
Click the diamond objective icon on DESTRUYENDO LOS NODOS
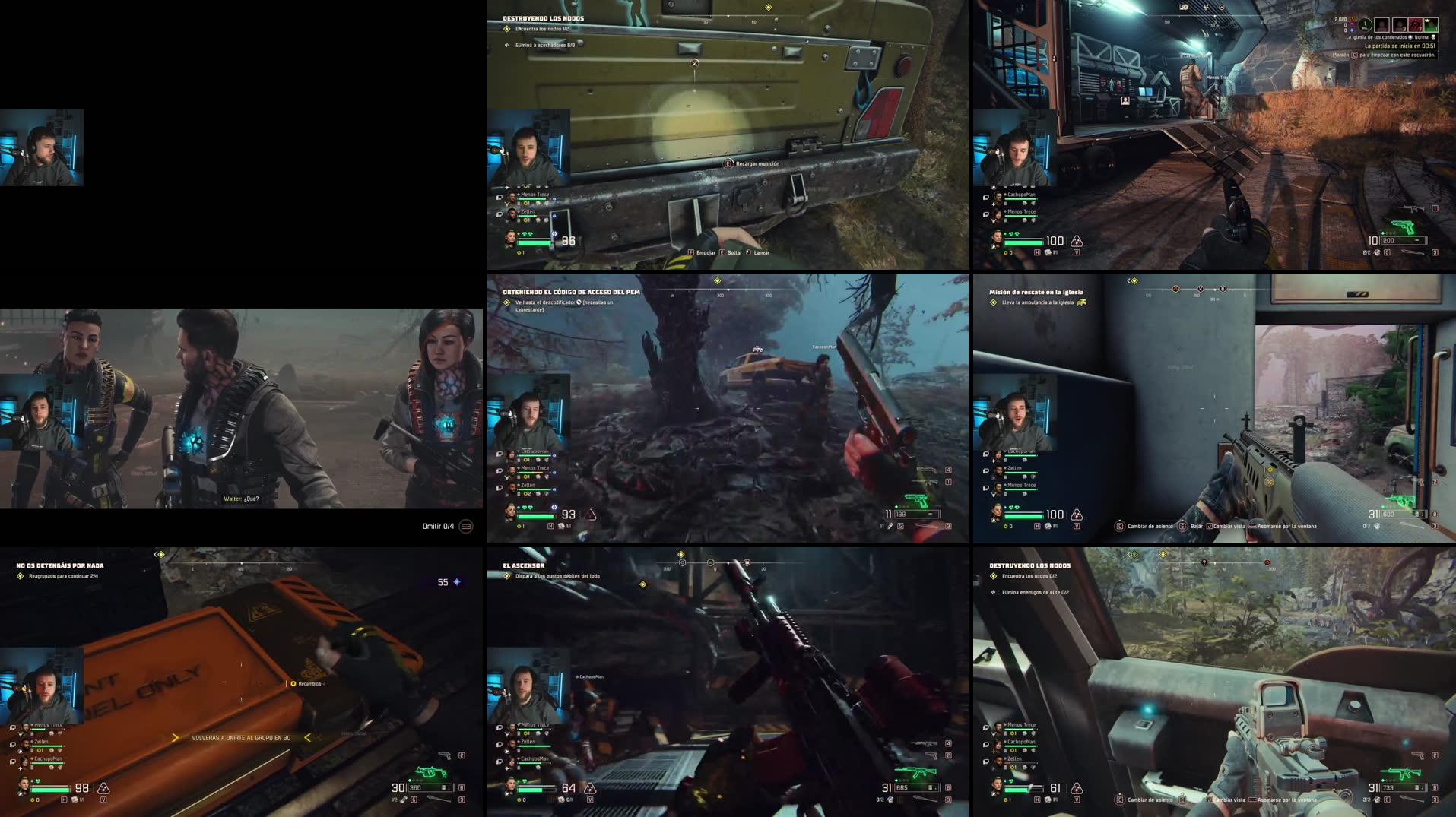(x=506, y=30)
